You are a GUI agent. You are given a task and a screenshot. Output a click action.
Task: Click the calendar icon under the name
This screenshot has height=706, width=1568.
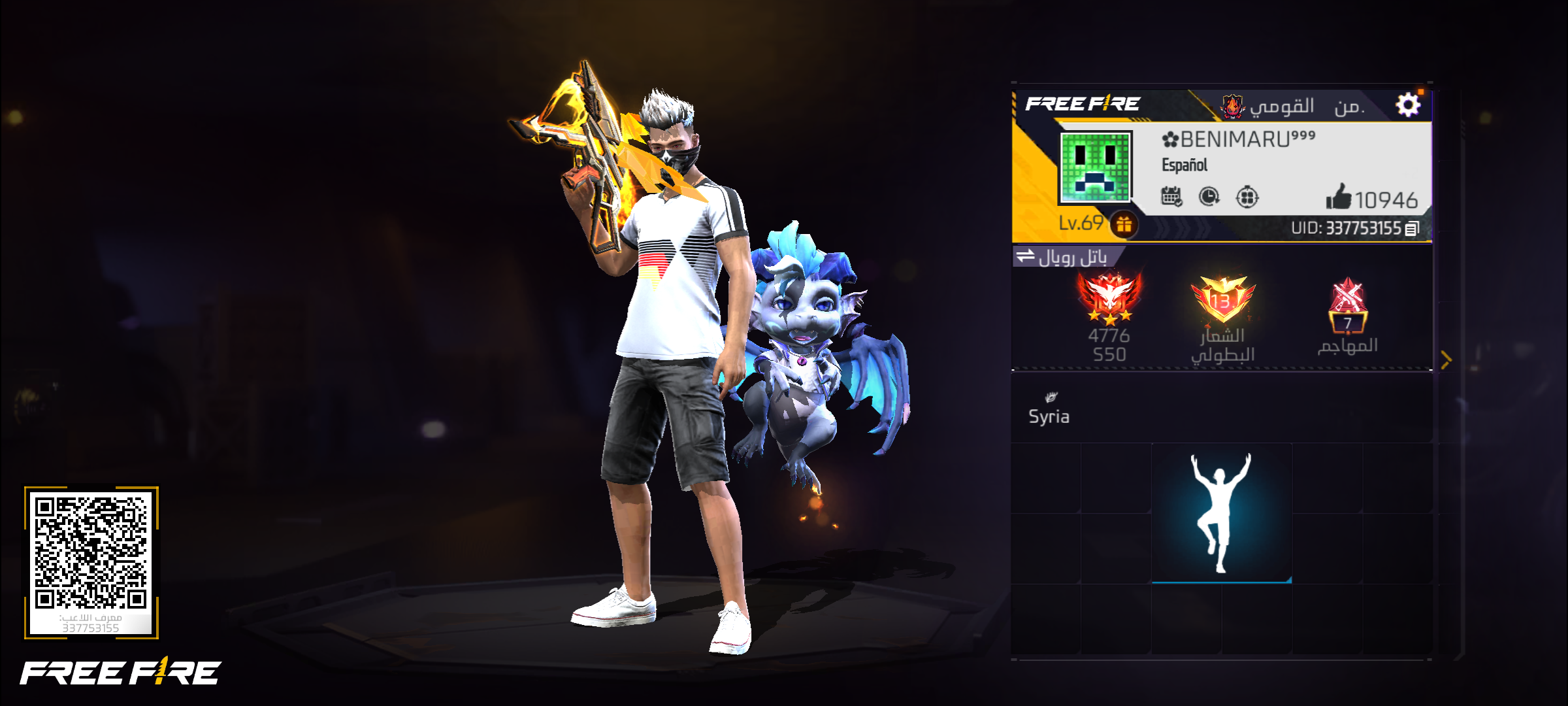point(1171,196)
